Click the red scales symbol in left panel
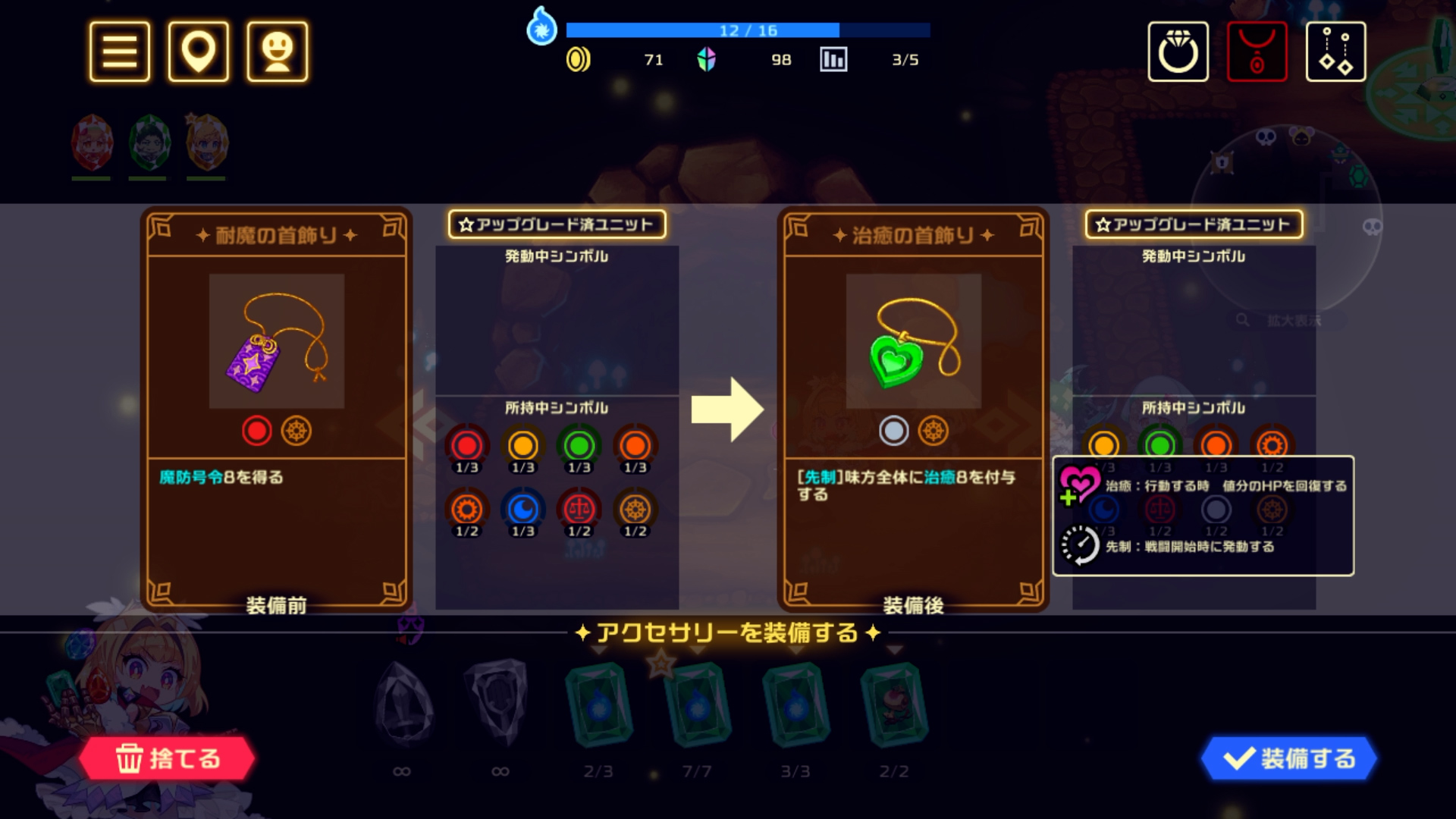1456x819 pixels. [x=579, y=510]
